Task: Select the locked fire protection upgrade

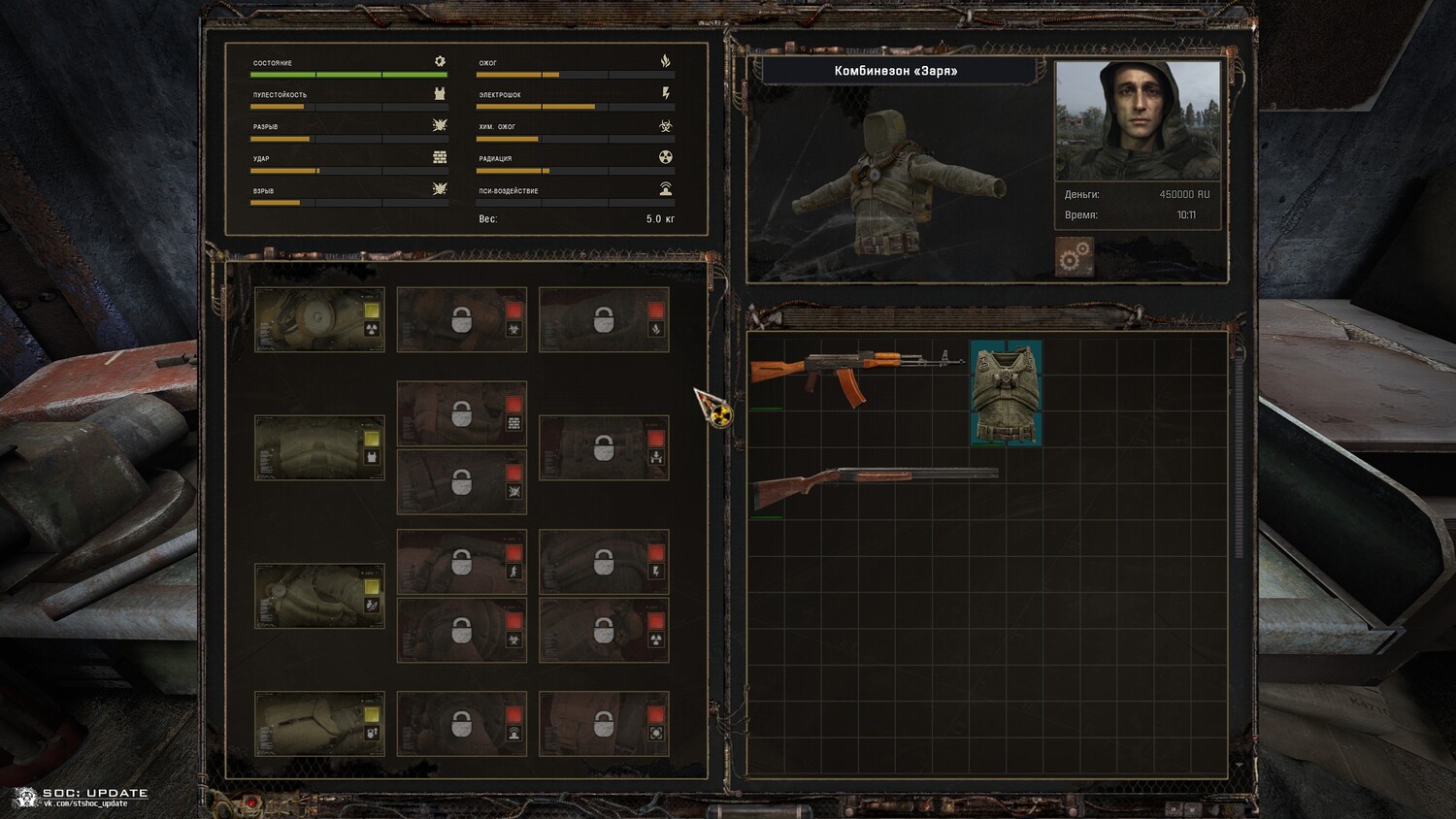Action: (x=604, y=319)
